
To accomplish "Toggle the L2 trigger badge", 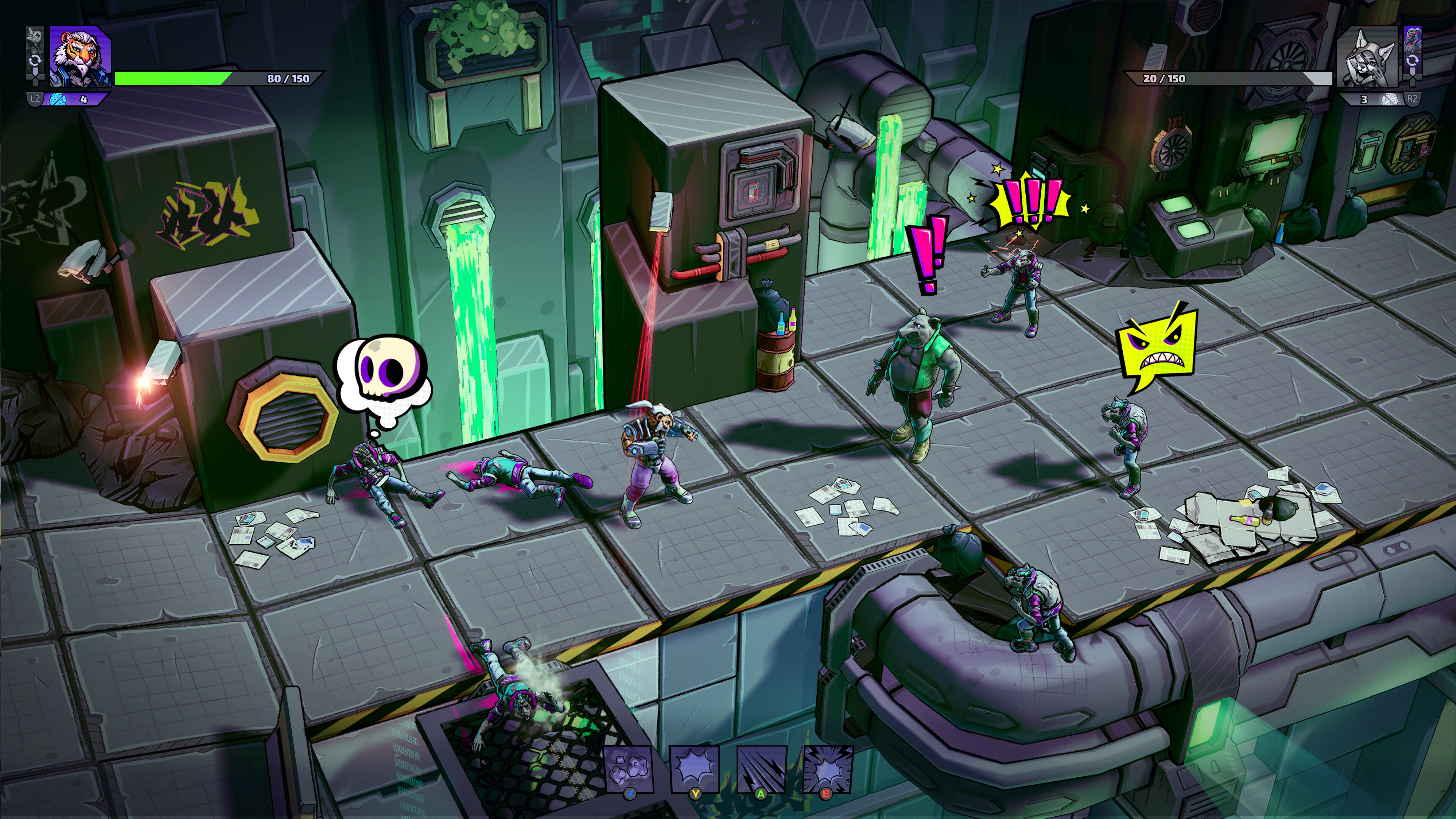I will coord(35,98).
